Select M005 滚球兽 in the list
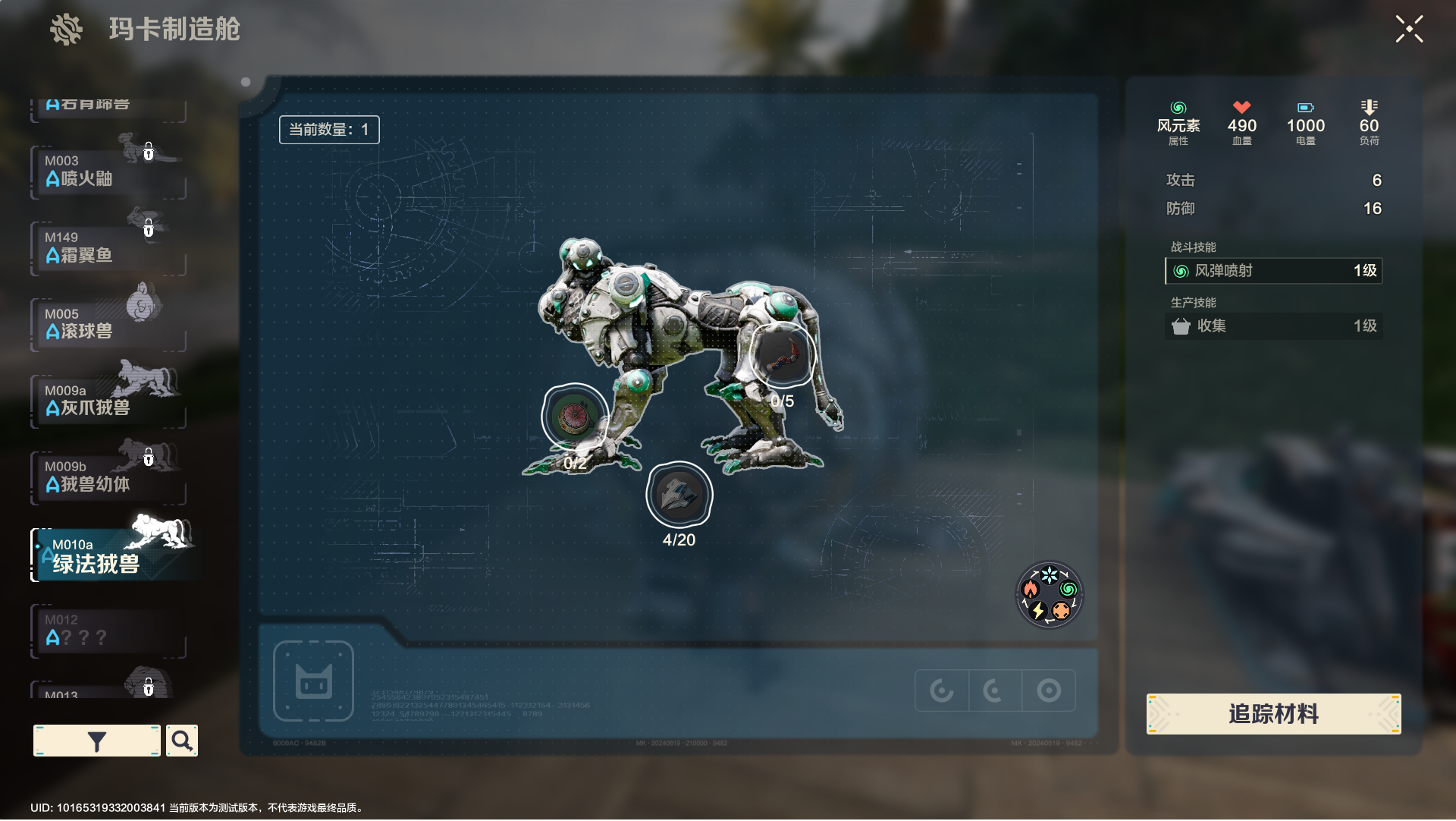Image resolution: width=1456 pixels, height=821 pixels. (x=108, y=325)
